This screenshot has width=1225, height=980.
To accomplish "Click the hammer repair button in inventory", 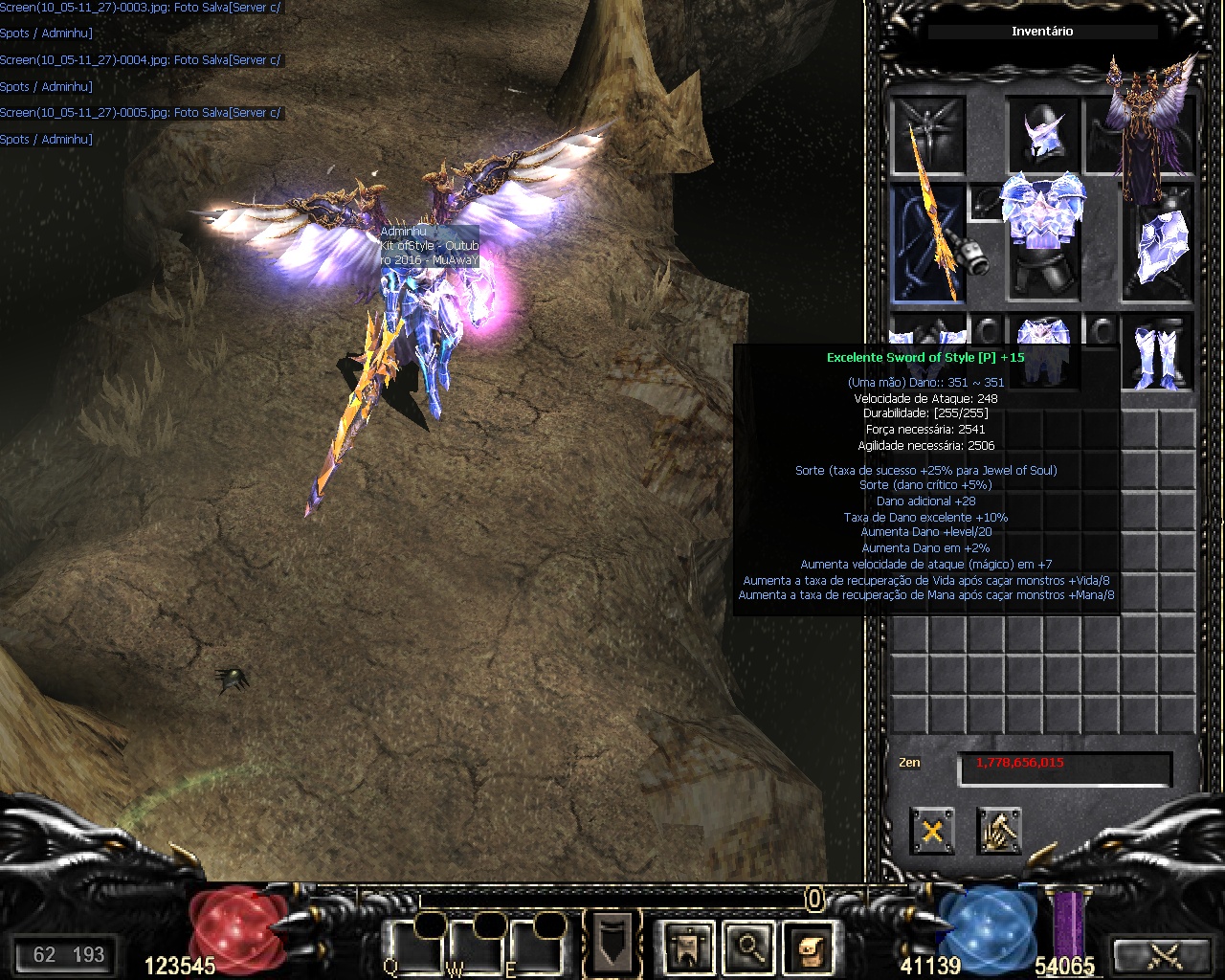I will click(x=999, y=831).
